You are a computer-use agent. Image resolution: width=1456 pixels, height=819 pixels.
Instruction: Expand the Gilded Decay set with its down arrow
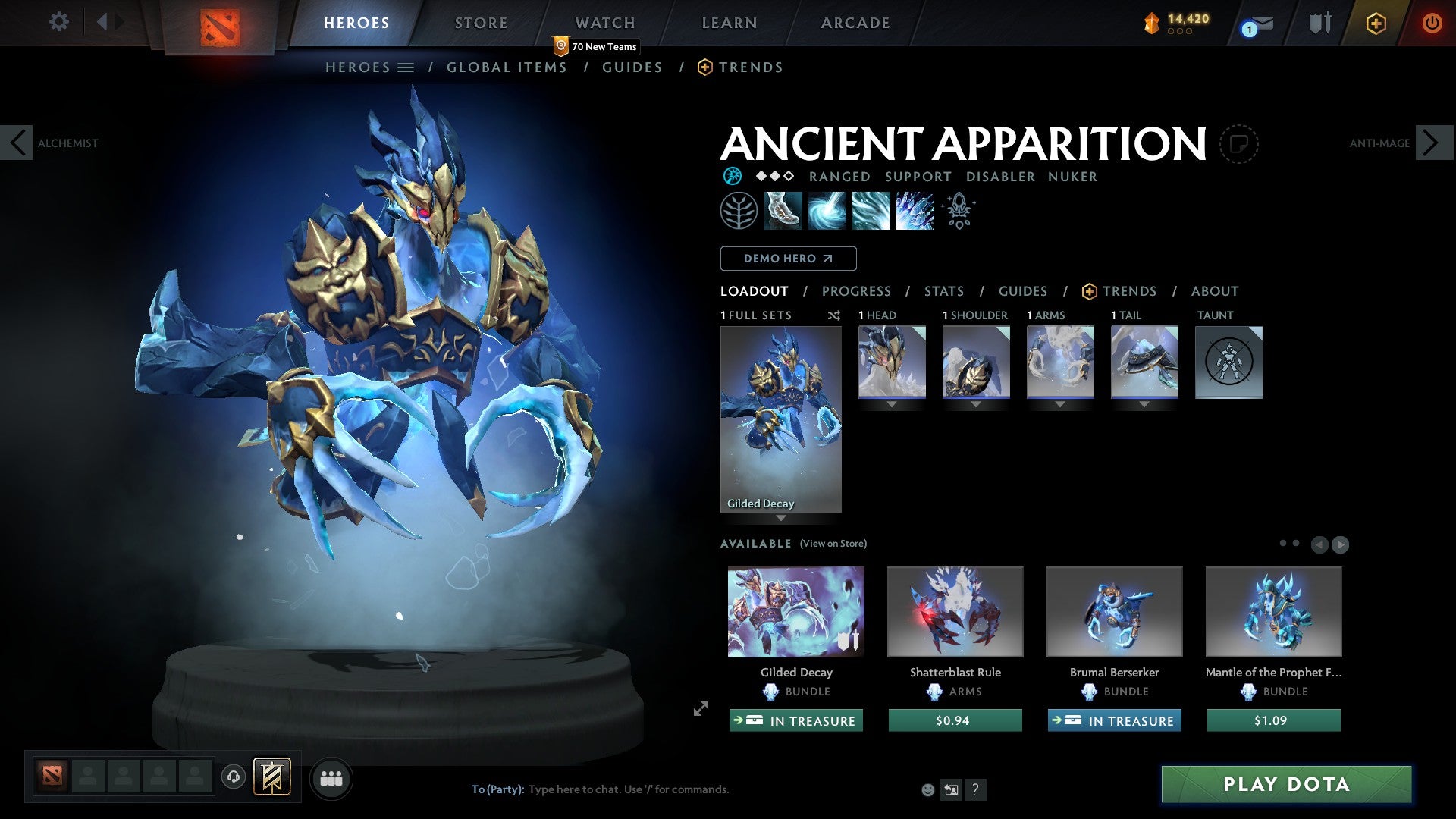click(780, 518)
